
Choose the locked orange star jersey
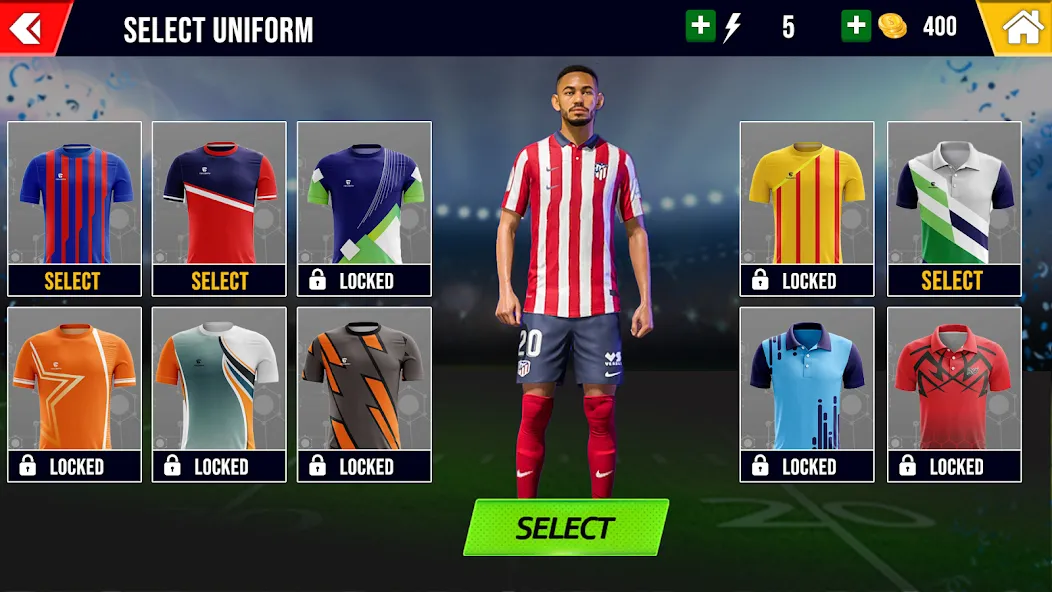74,394
